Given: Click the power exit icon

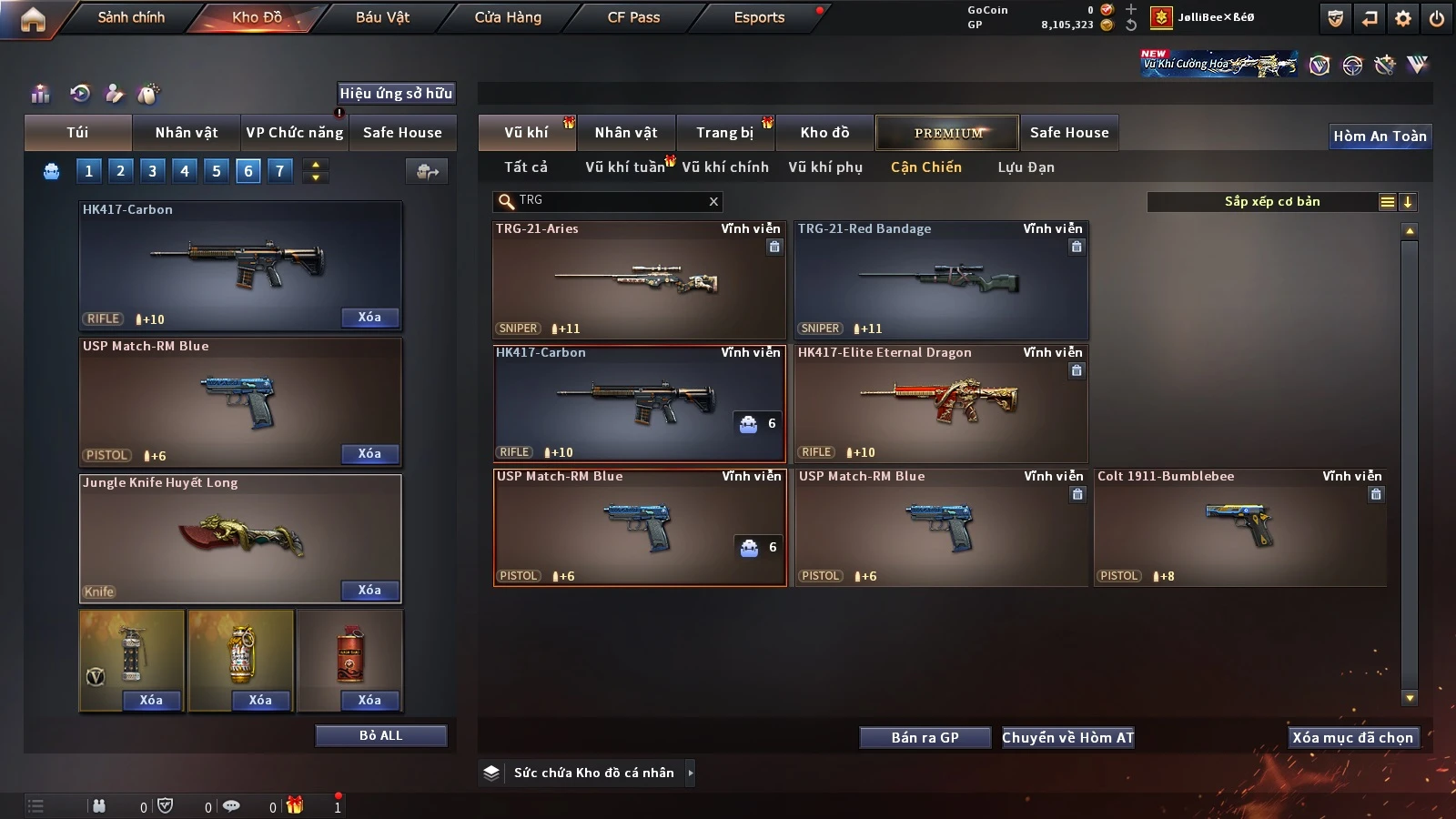Looking at the screenshot, I should [1437, 18].
